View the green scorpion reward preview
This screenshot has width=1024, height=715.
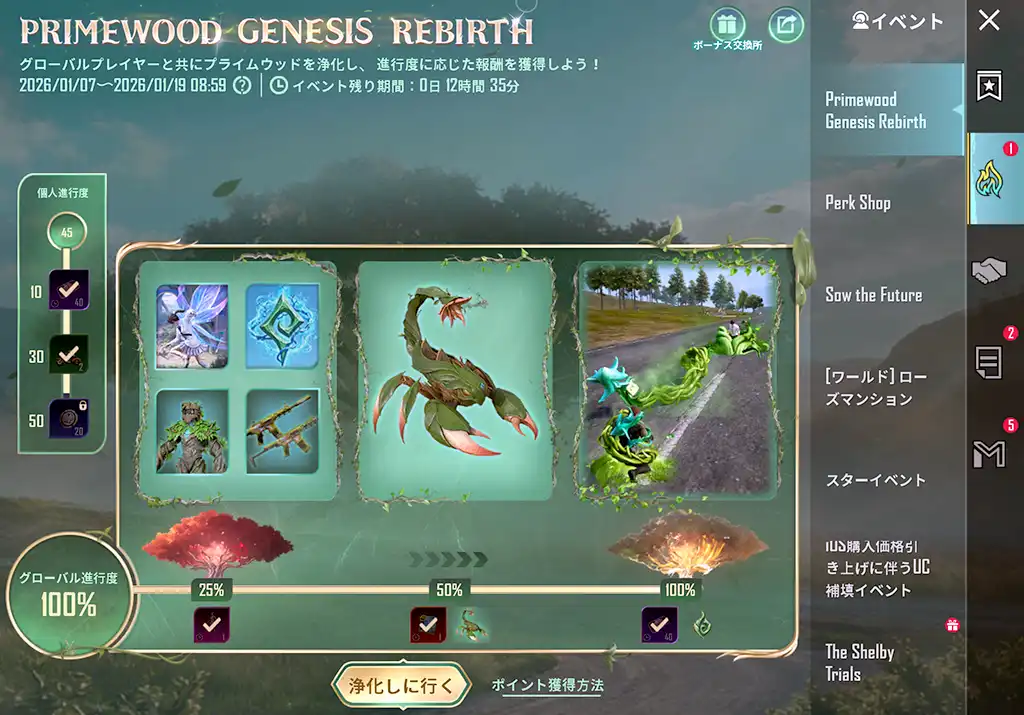(455, 379)
